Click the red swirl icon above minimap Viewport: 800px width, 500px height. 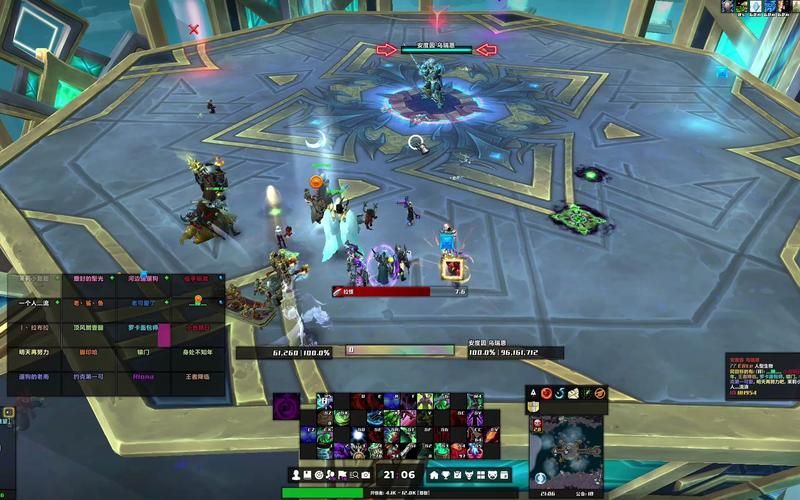[x=546, y=393]
